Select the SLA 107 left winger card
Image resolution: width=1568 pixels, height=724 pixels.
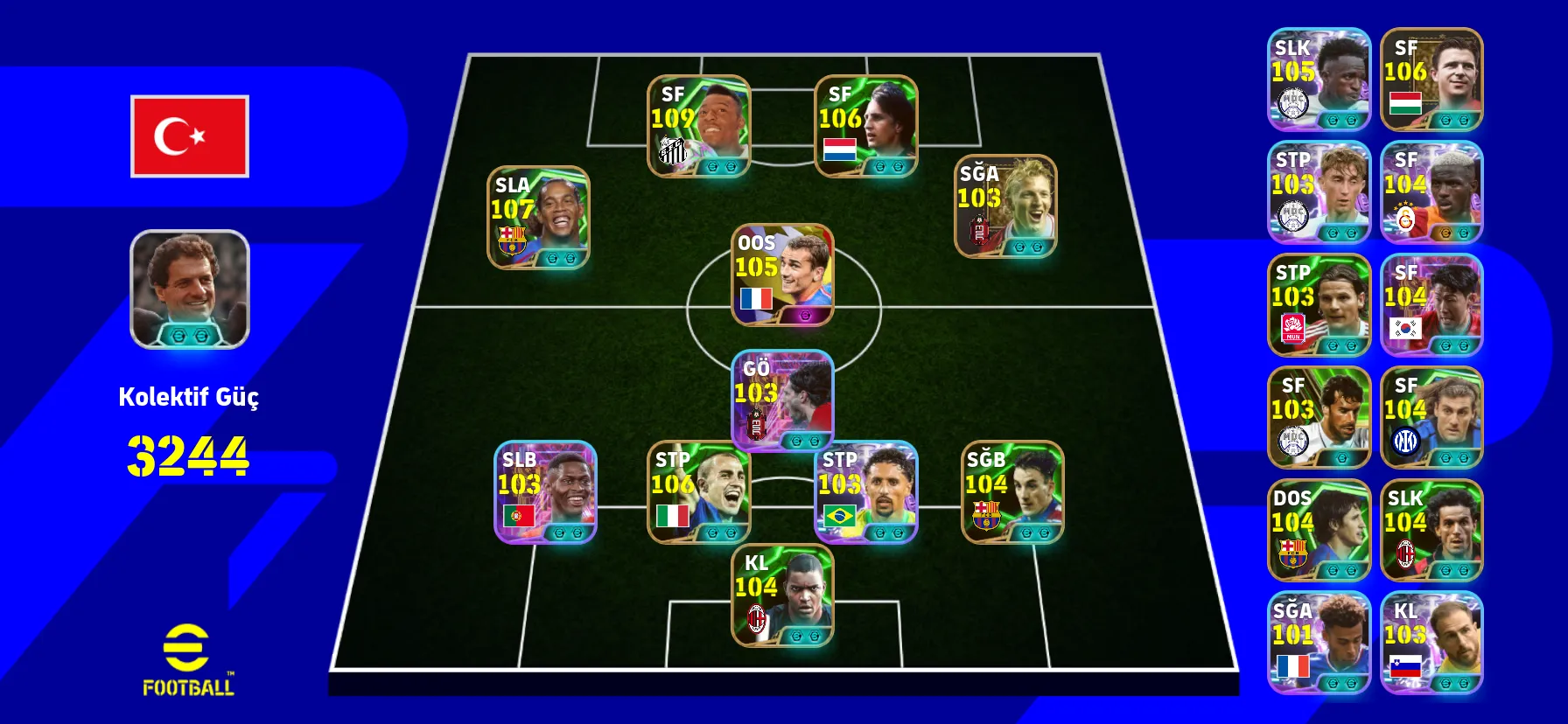coord(538,217)
